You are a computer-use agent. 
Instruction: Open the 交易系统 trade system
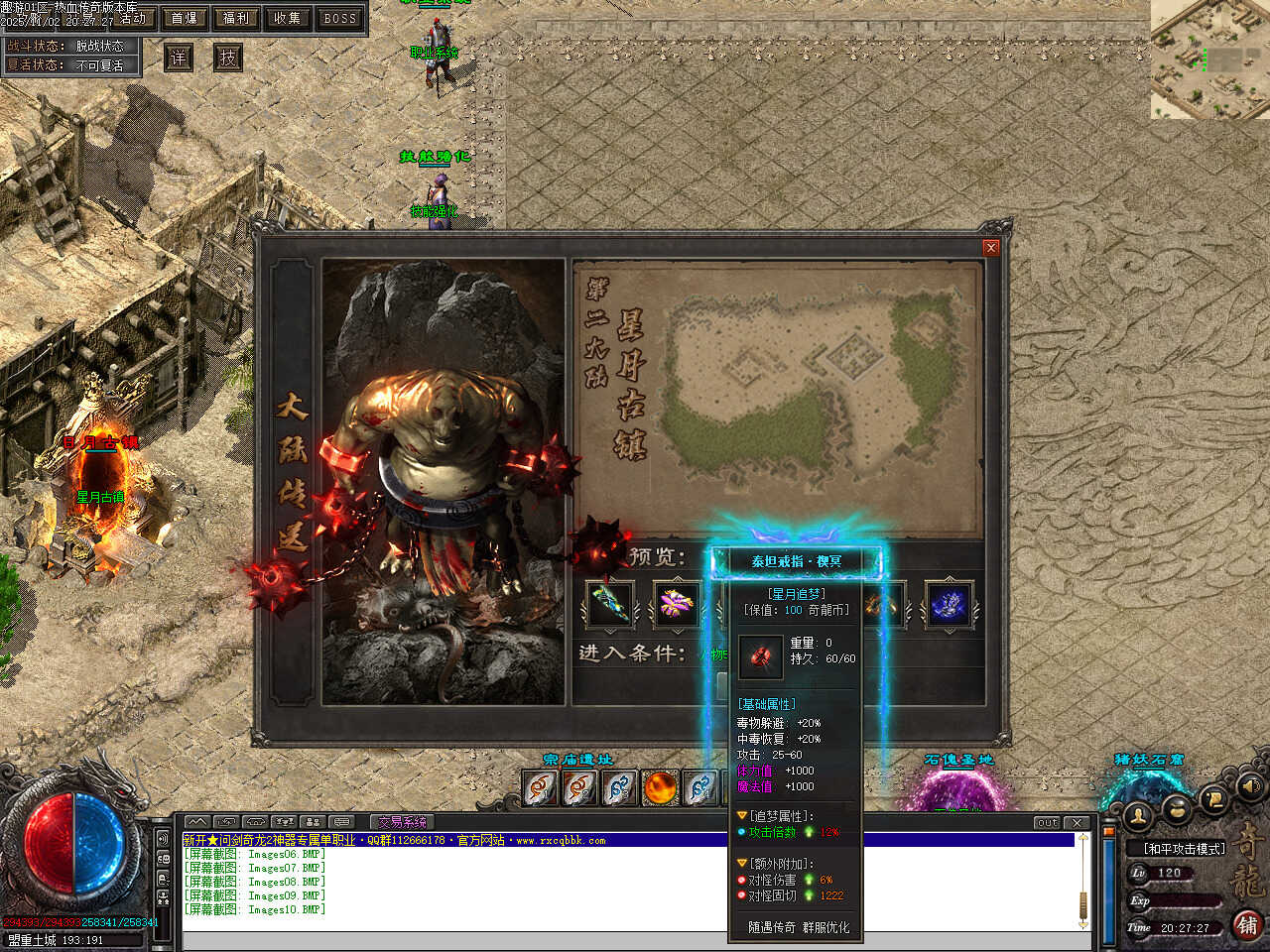402,822
